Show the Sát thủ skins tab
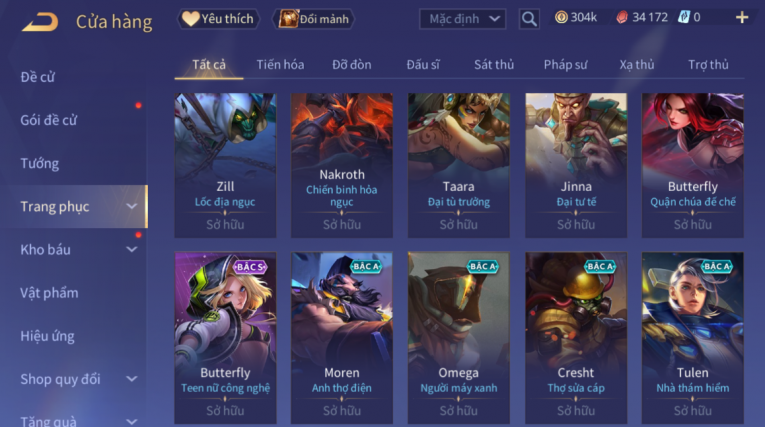Image resolution: width=765 pixels, height=427 pixels. tap(494, 65)
